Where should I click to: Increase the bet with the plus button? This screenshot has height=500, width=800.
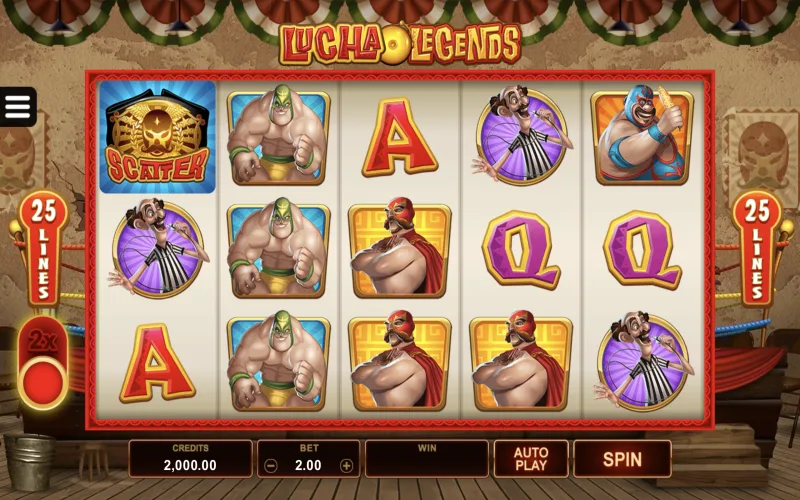(x=346, y=465)
